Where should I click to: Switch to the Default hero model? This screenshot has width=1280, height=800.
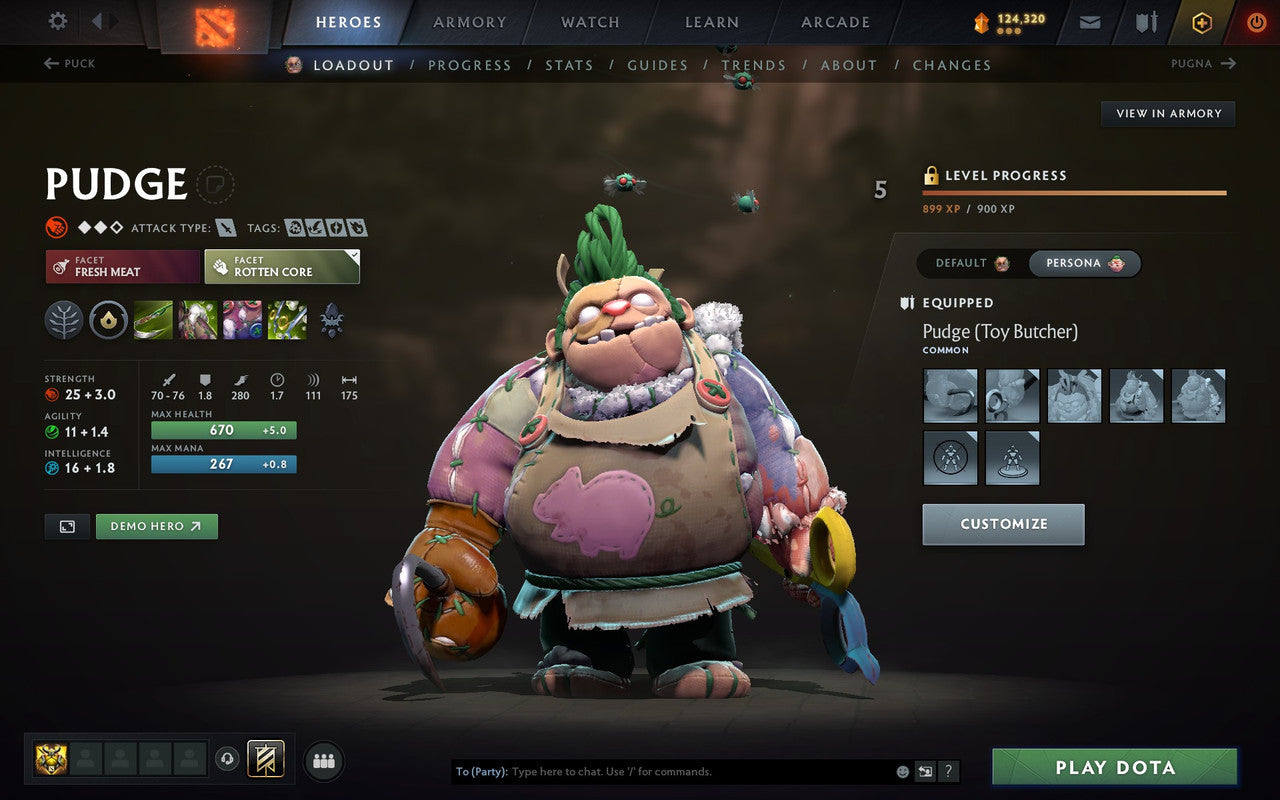(972, 263)
